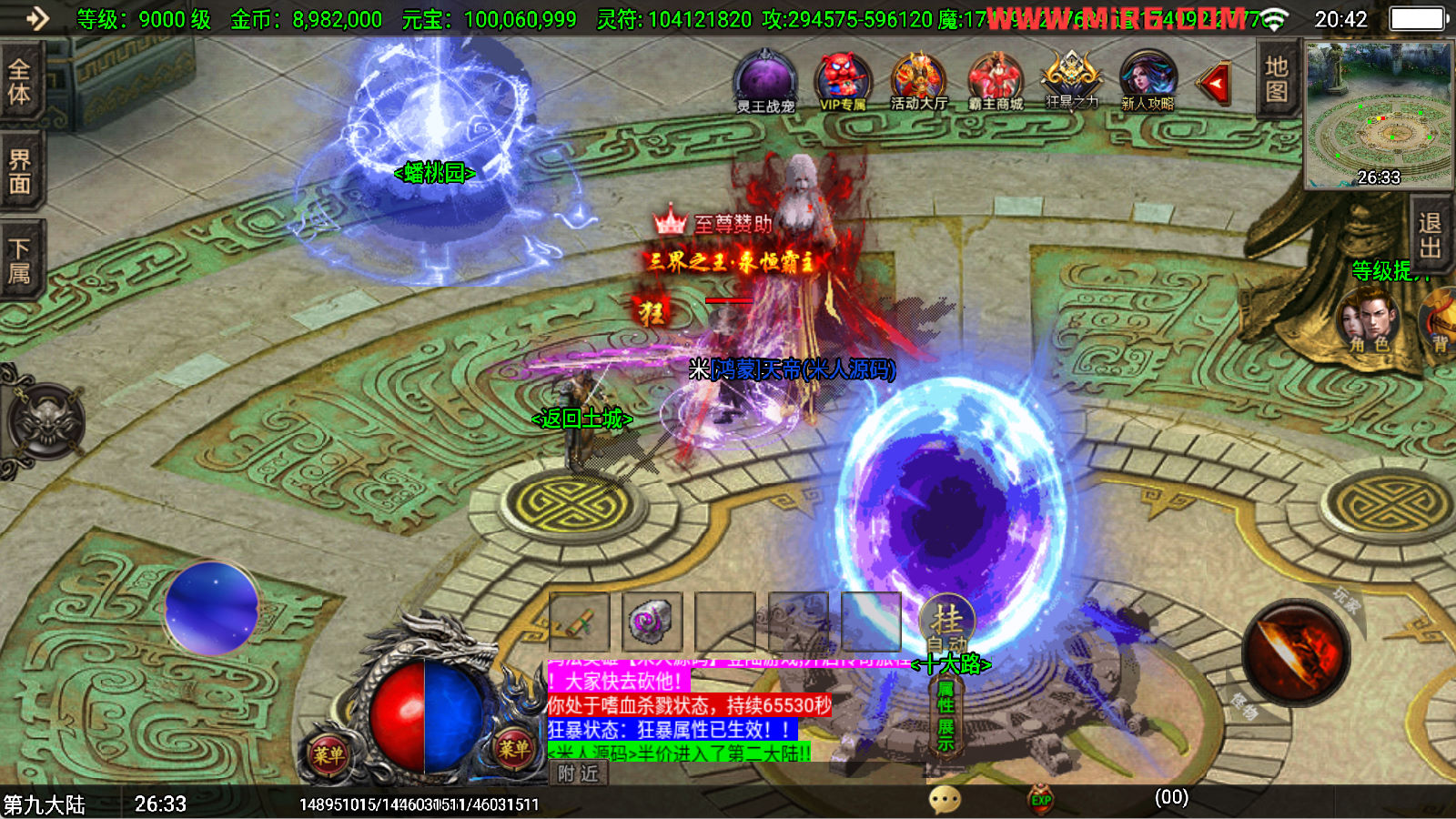Image resolution: width=1456 pixels, height=819 pixels.
Task: Trigger the flaming slash attack skill
Action: point(1296,652)
